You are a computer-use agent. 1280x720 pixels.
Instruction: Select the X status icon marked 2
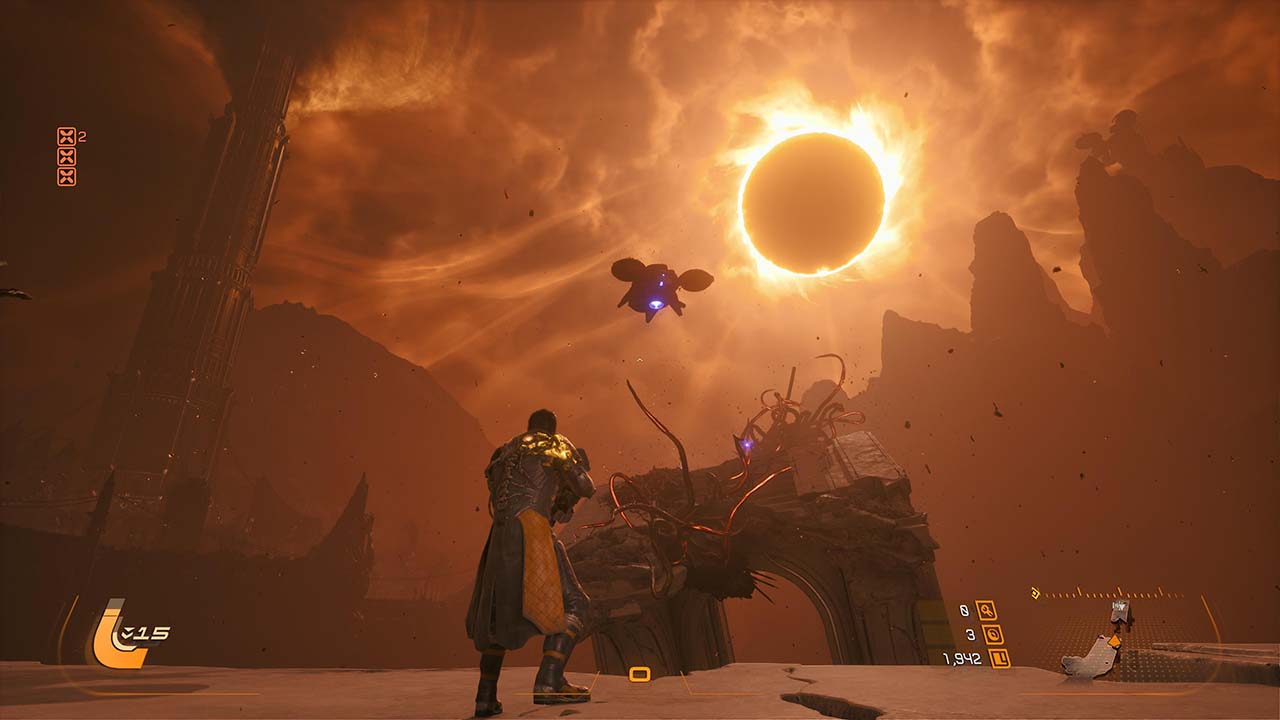click(x=66, y=136)
